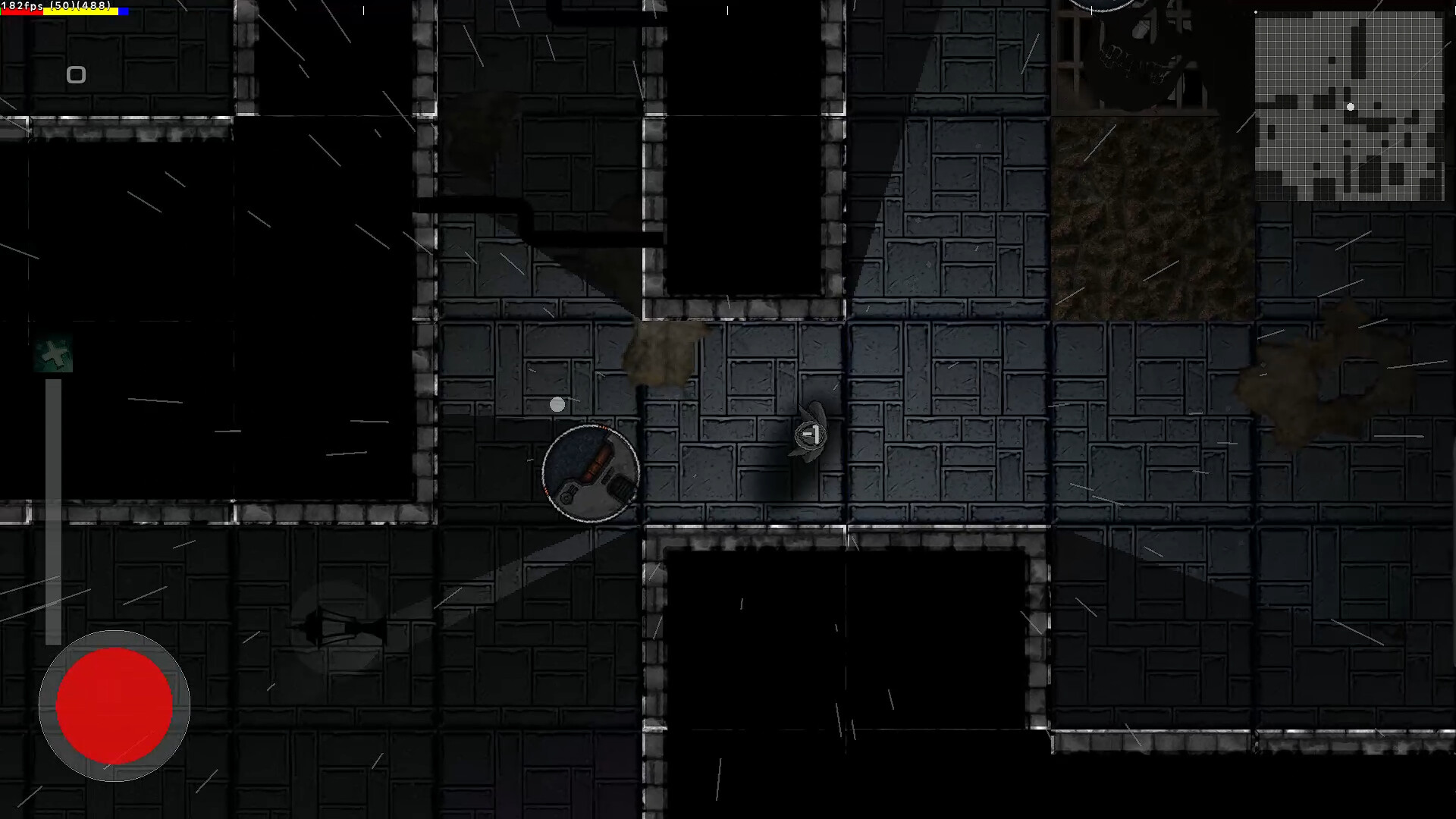Click the square ability button below the FPS counter

(x=76, y=75)
